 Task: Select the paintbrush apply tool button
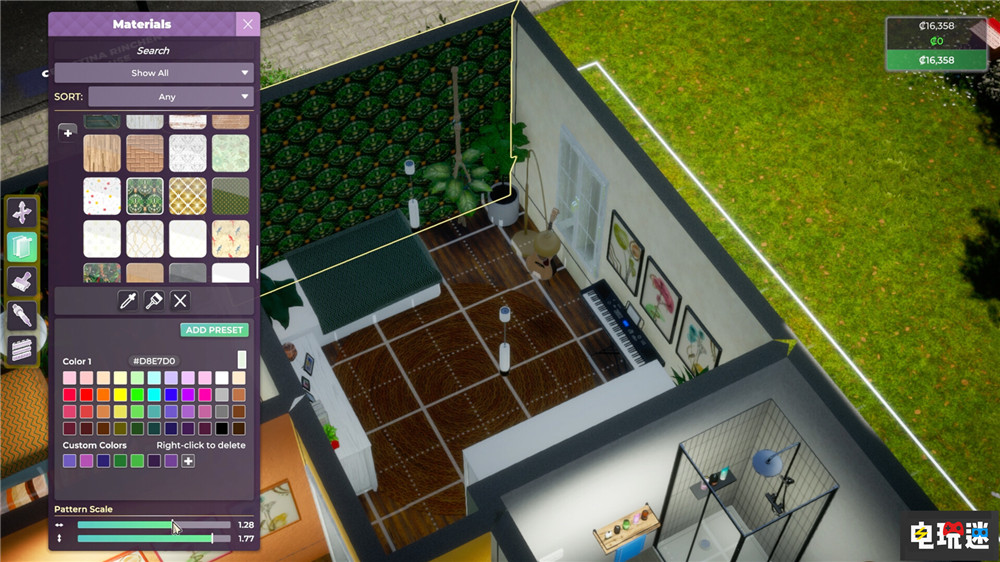[154, 300]
